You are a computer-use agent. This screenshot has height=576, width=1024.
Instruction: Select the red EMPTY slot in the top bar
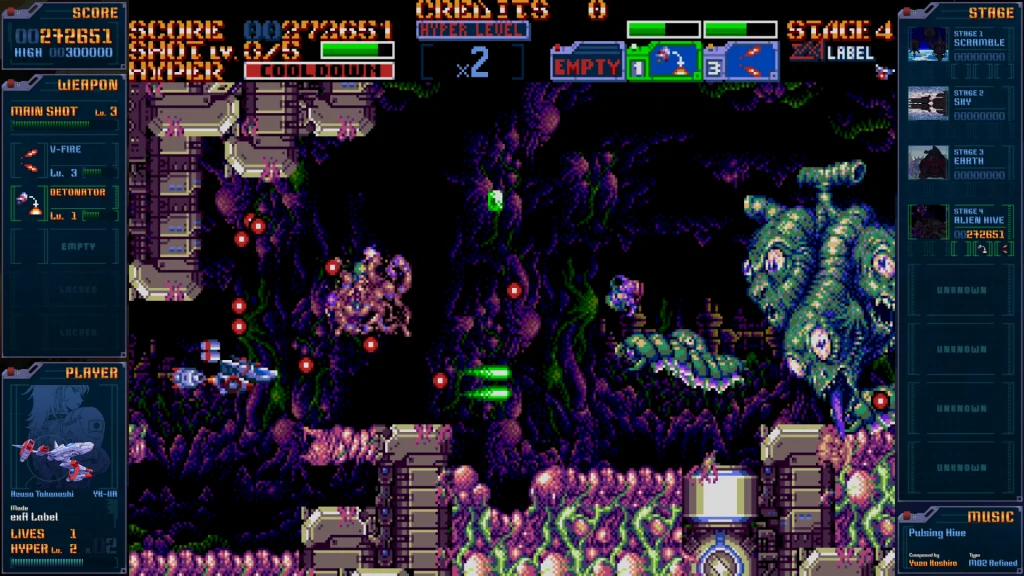(x=588, y=66)
